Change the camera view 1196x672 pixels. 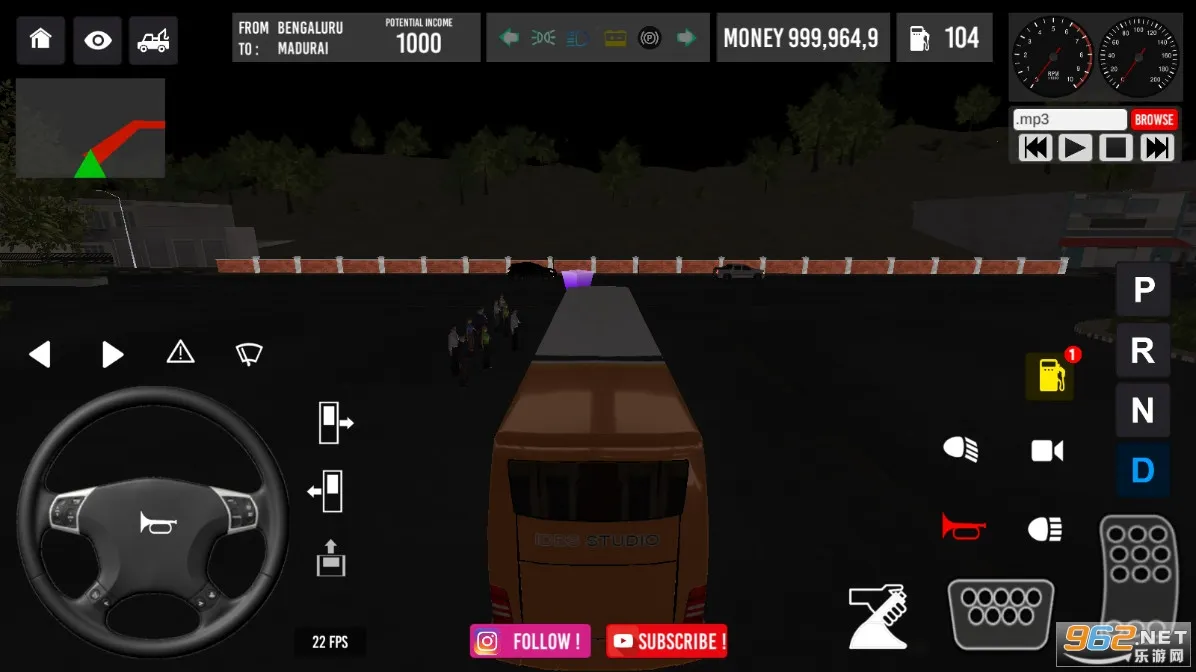tap(1047, 450)
